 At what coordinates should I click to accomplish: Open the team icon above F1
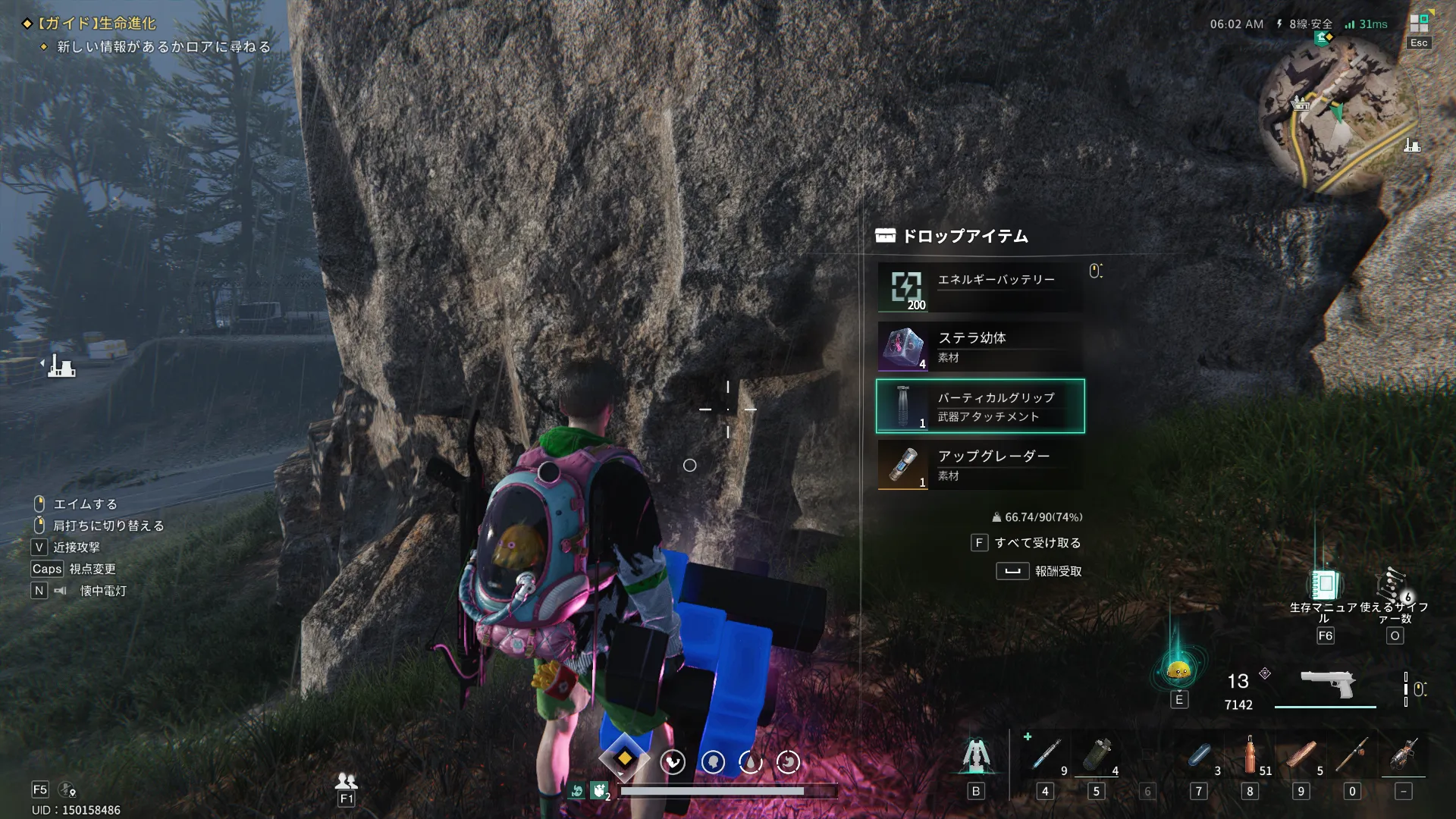(347, 780)
